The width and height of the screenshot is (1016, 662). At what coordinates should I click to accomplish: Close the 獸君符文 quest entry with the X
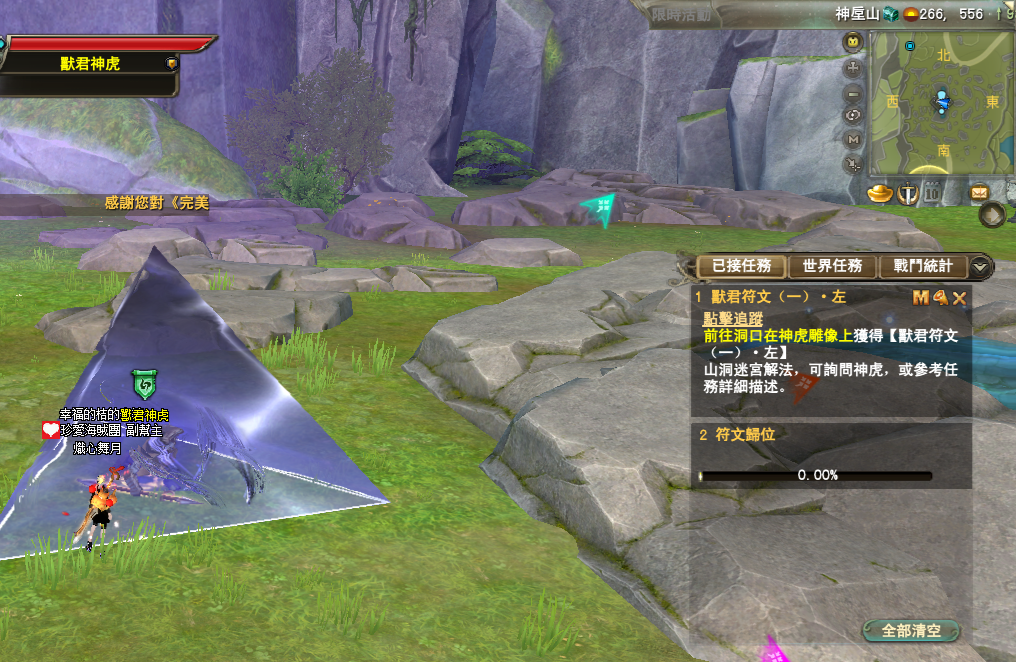959,297
